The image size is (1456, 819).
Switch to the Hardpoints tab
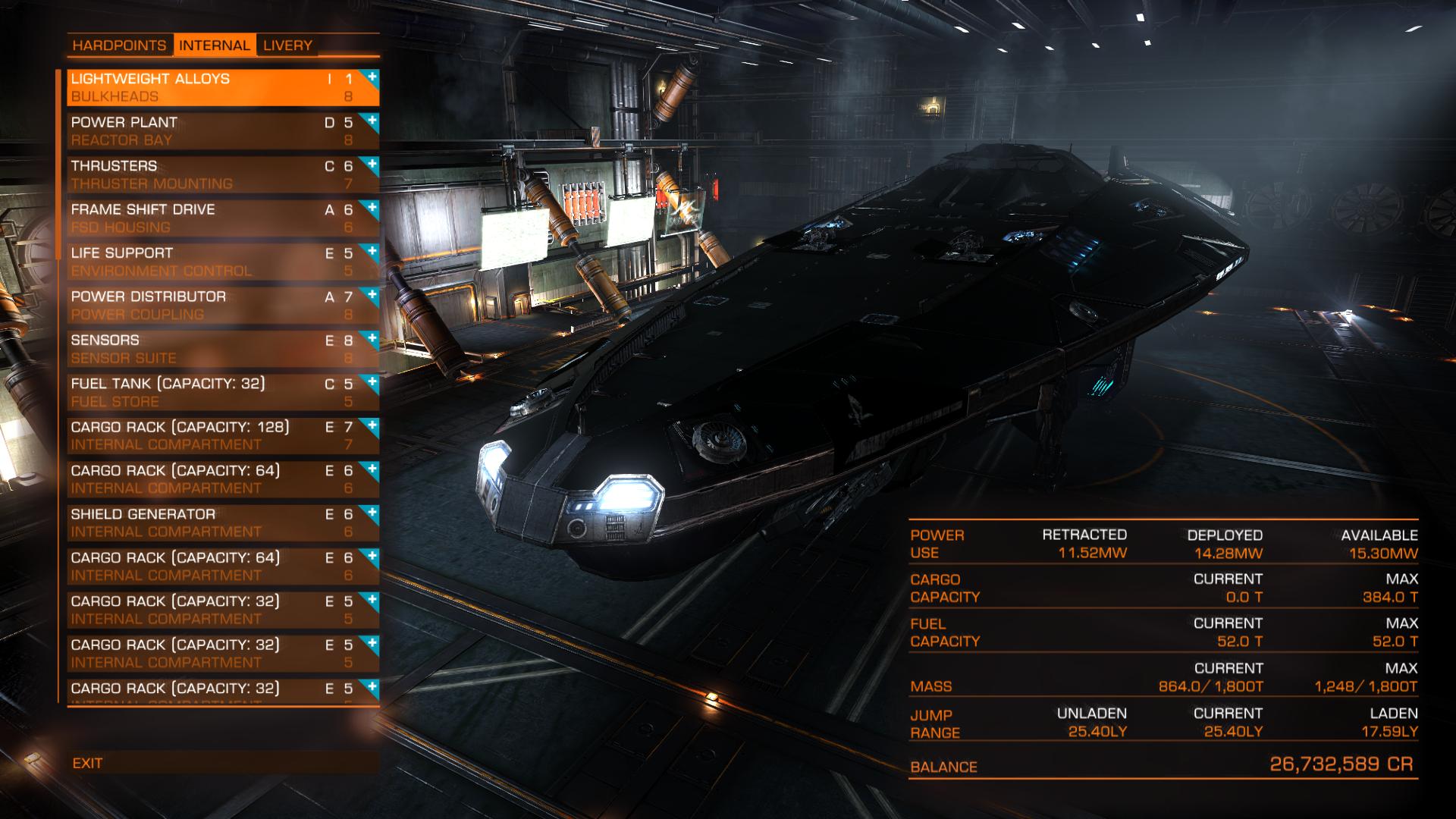point(119,45)
